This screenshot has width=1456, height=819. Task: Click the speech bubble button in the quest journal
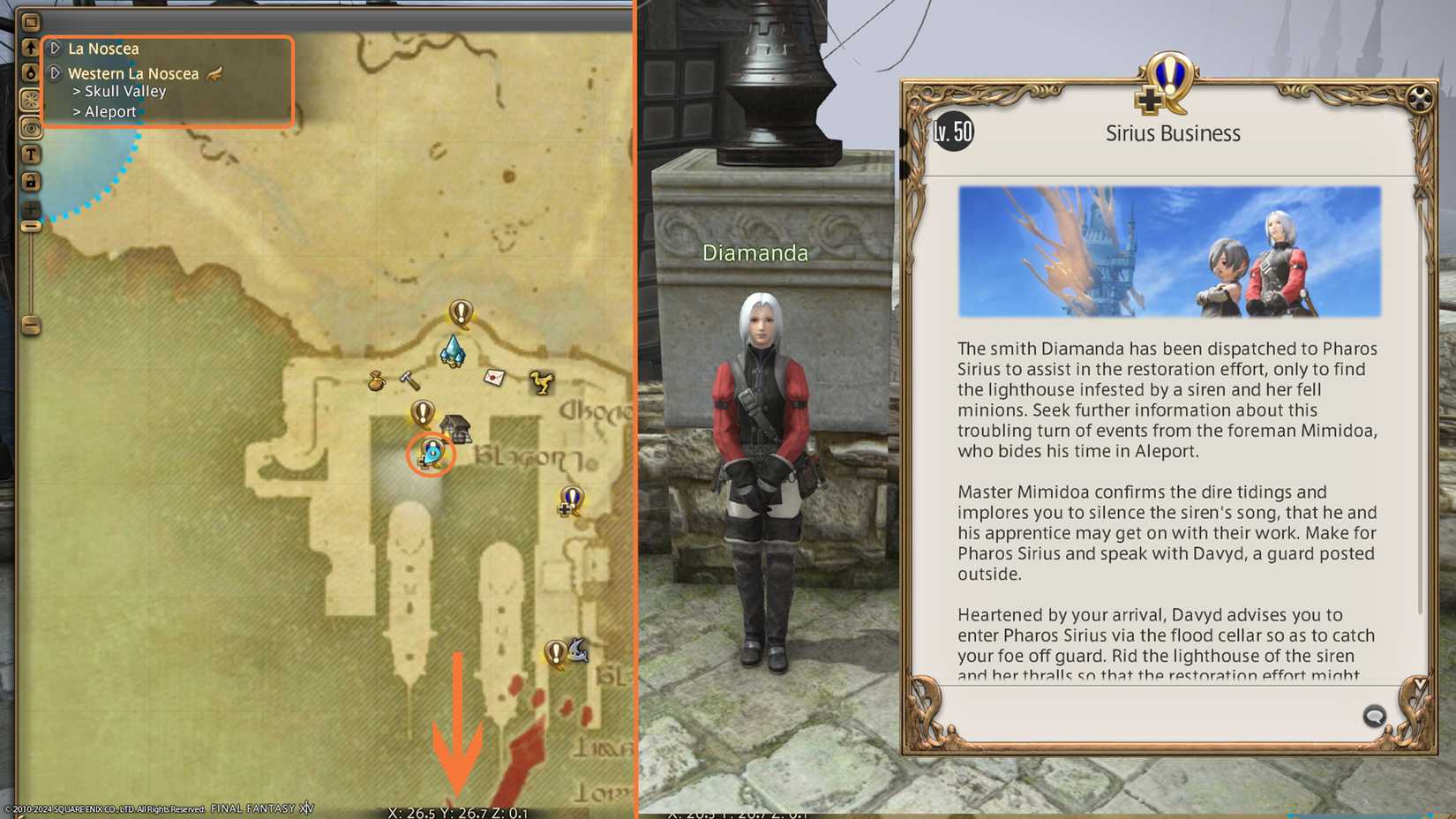click(1373, 716)
